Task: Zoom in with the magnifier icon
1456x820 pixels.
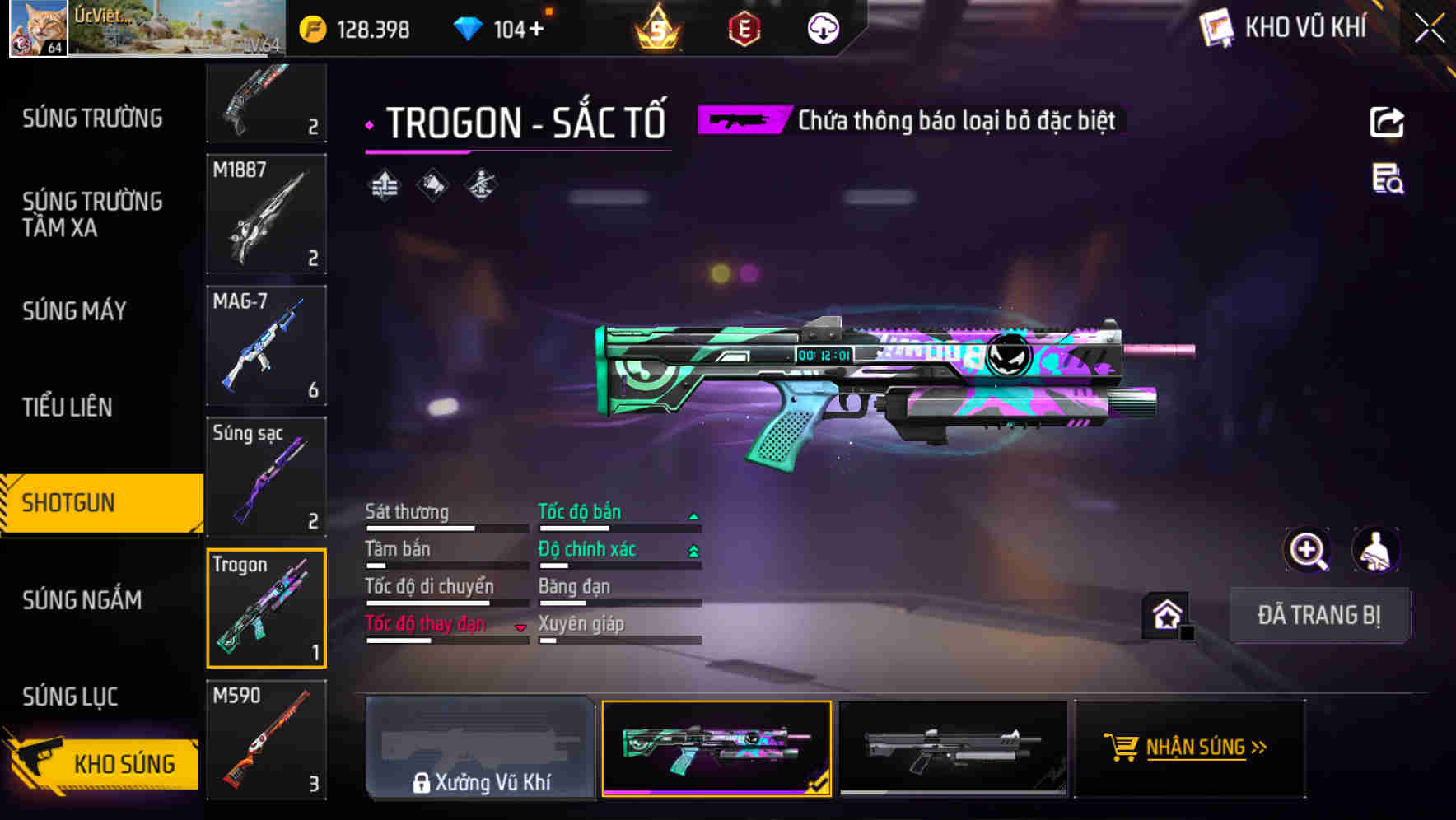Action: click(x=1307, y=550)
